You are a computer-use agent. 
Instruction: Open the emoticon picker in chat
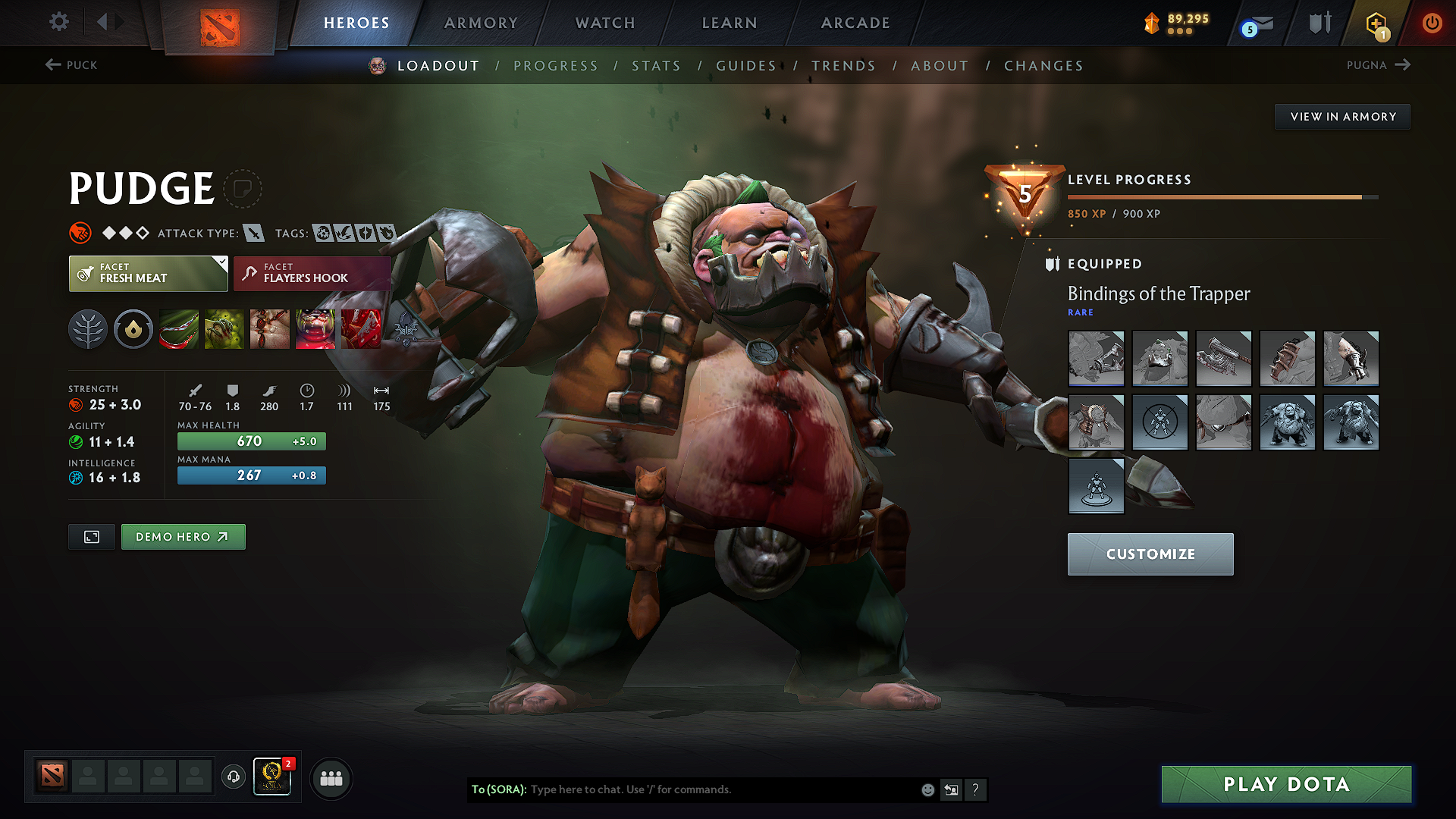[927, 789]
